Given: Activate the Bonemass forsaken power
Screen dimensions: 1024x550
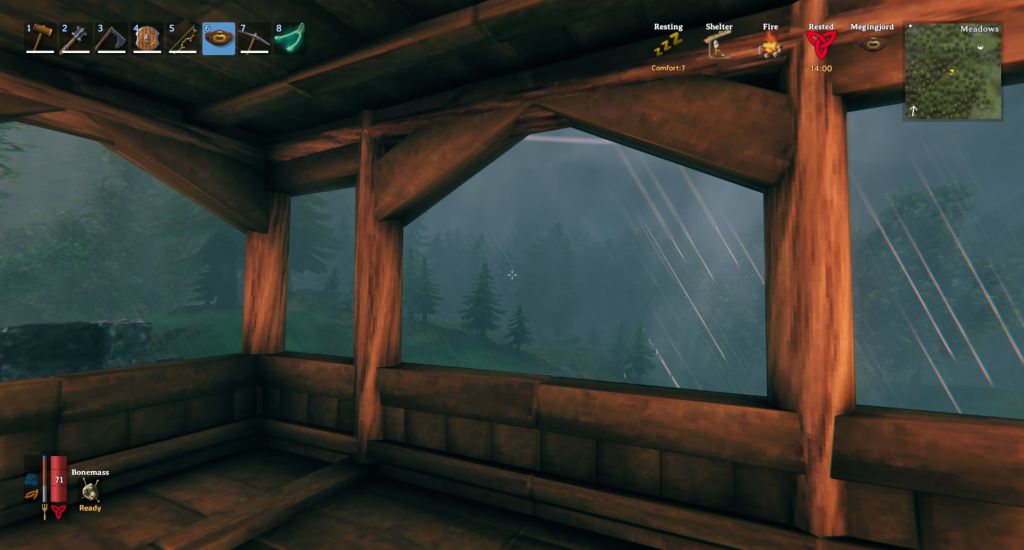Looking at the screenshot, I should pos(91,489).
